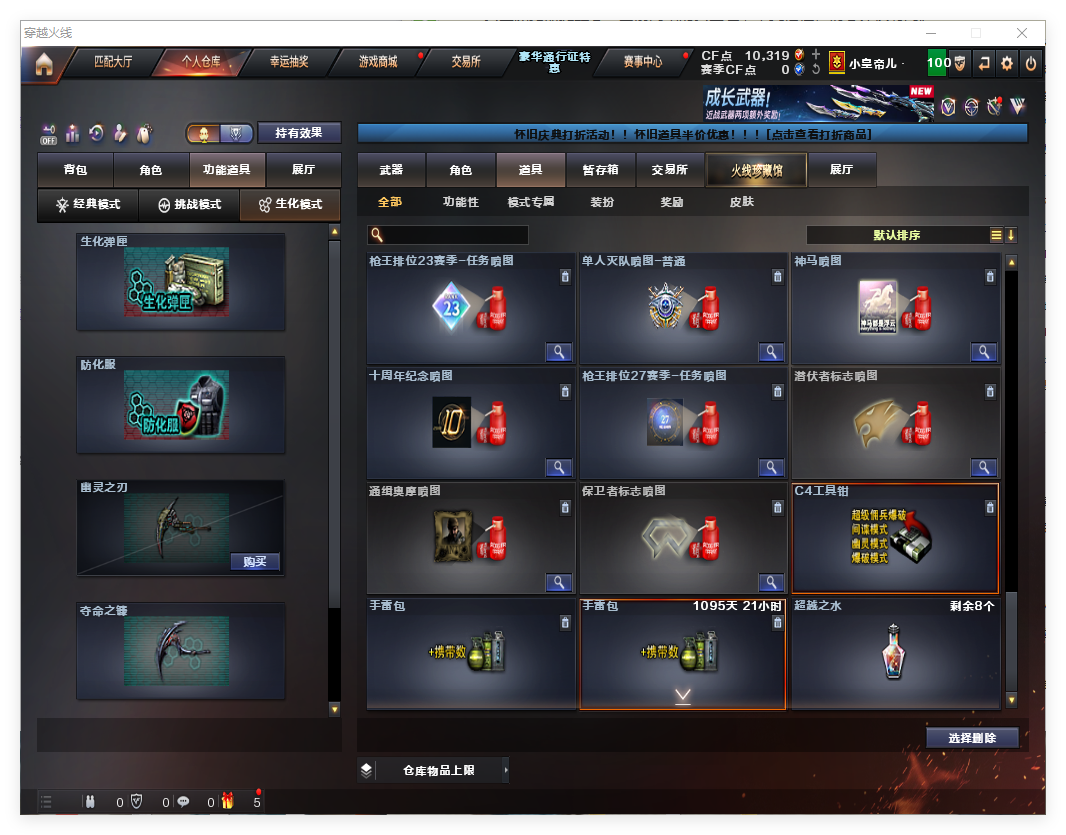
Task: Switch to the 火线珍藏馆 collection tab
Action: click(x=756, y=170)
